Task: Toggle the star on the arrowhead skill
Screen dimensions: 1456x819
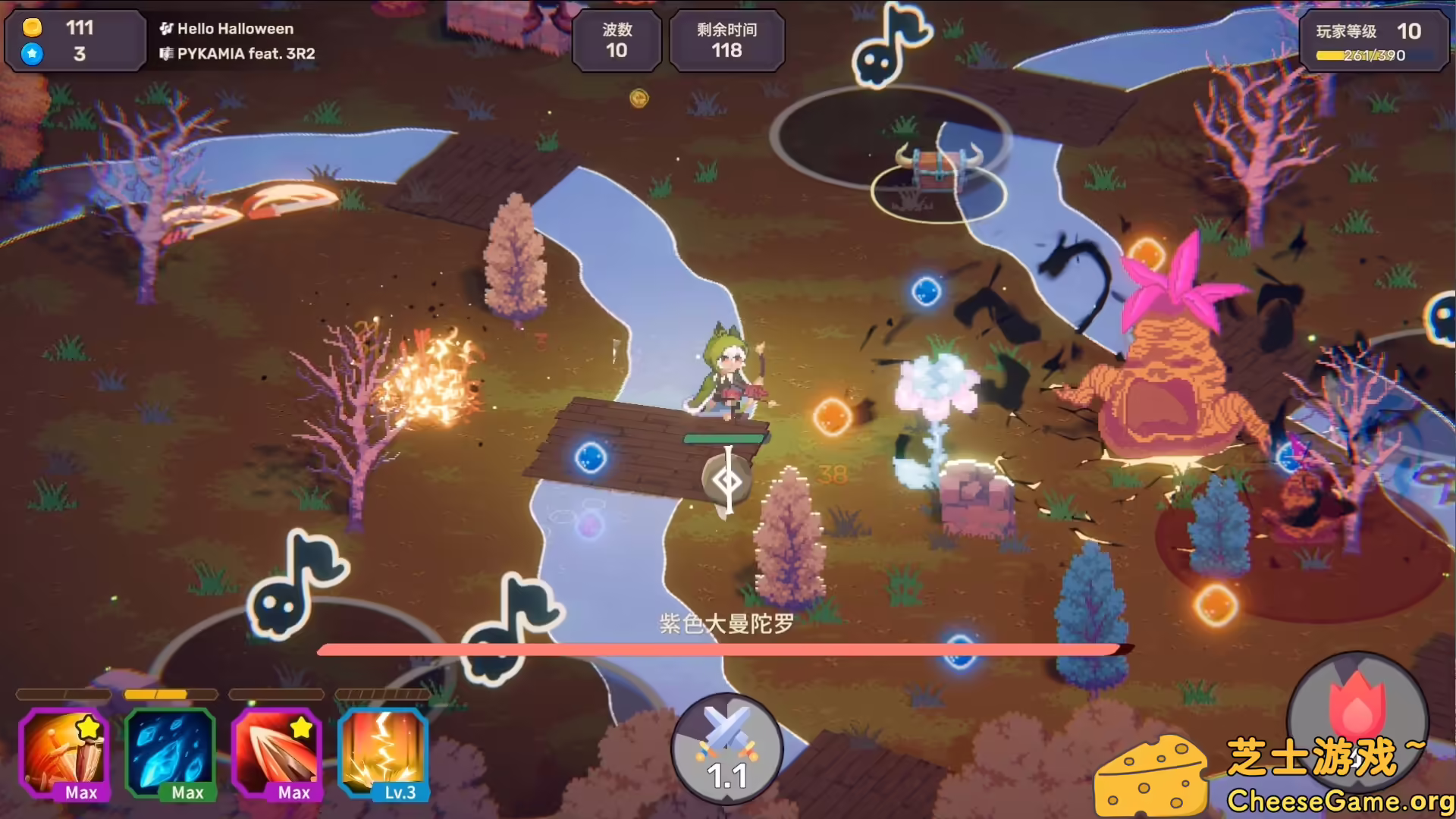Action: tap(301, 726)
